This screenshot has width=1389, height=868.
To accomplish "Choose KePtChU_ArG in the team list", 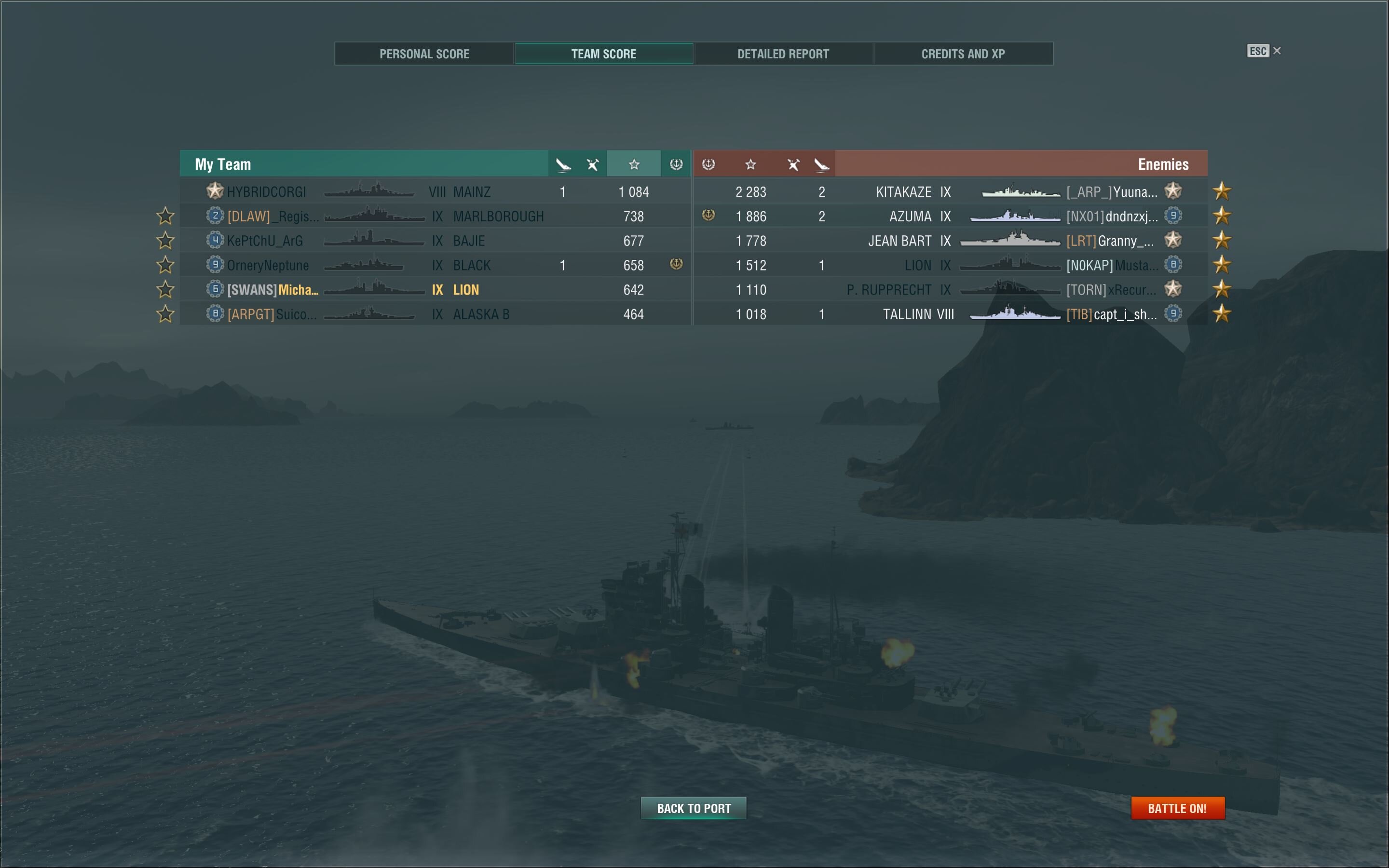I will pyautogui.click(x=435, y=241).
